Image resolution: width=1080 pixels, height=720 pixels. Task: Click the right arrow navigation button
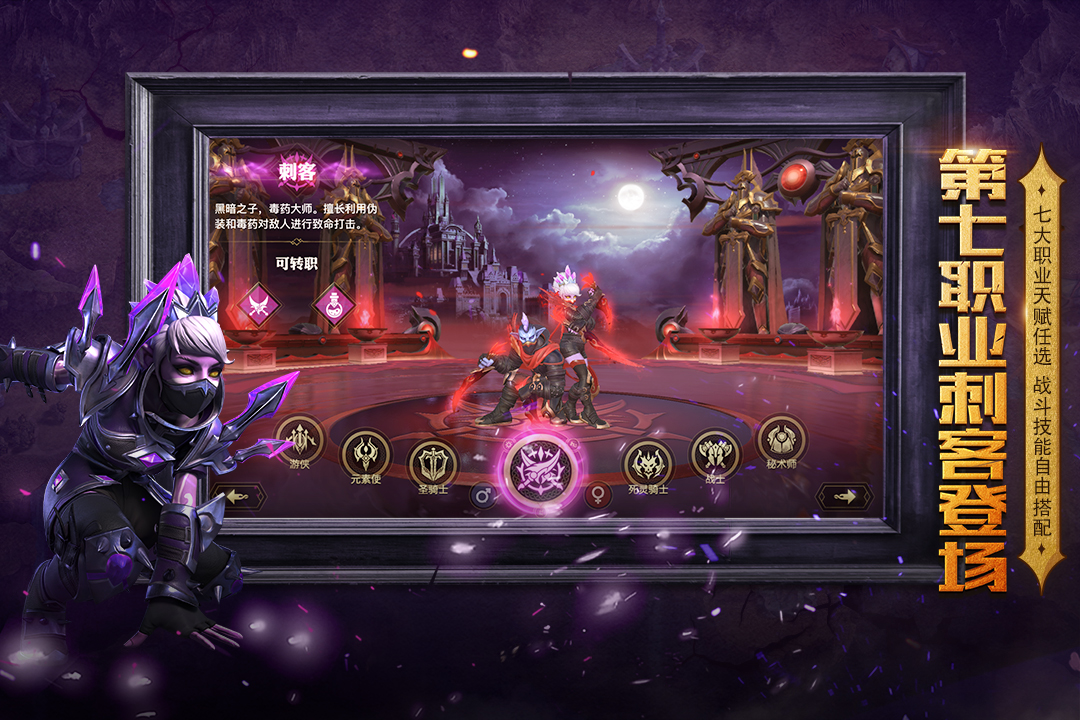(844, 496)
